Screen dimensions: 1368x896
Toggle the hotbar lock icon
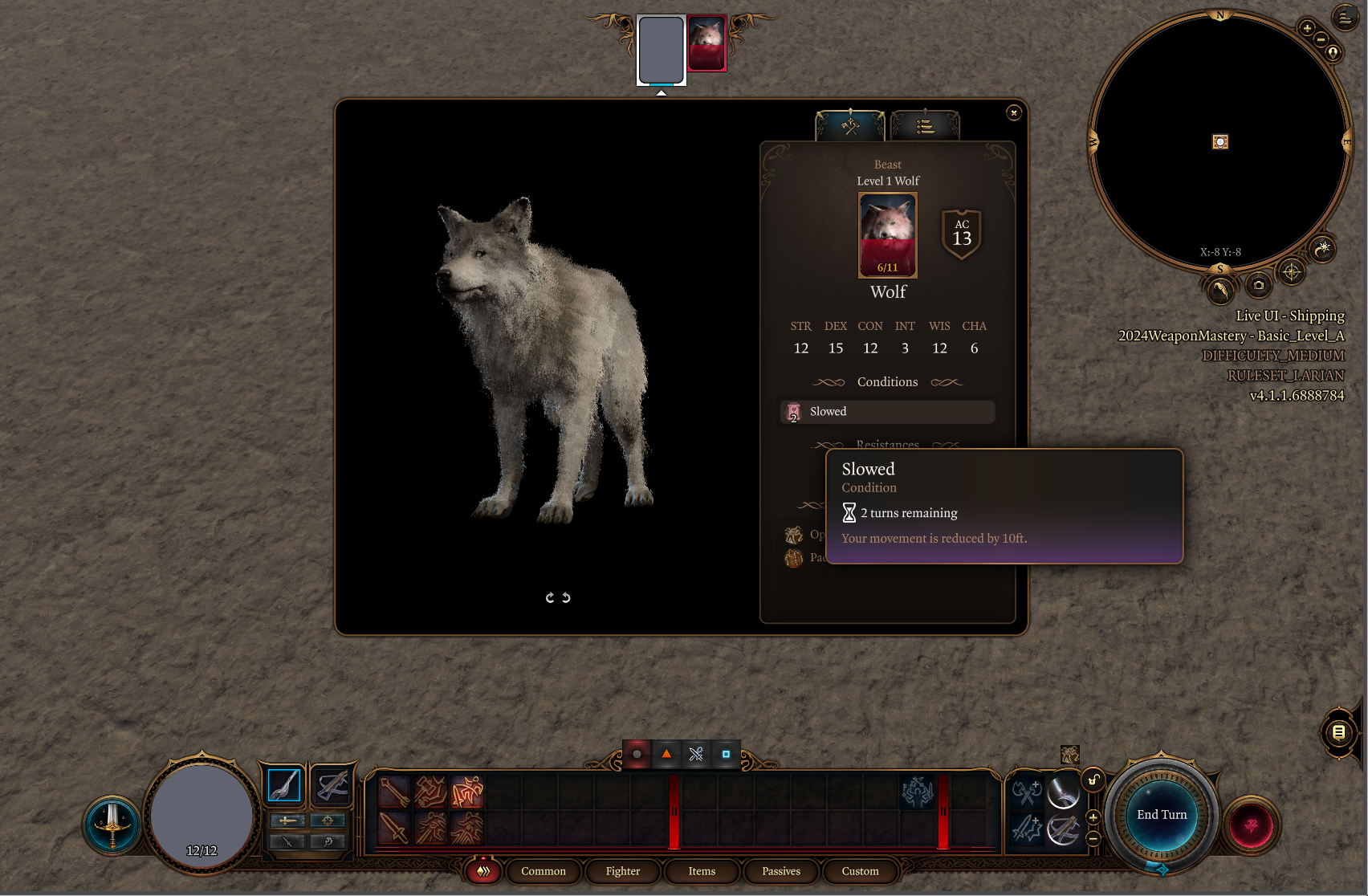click(x=1093, y=780)
